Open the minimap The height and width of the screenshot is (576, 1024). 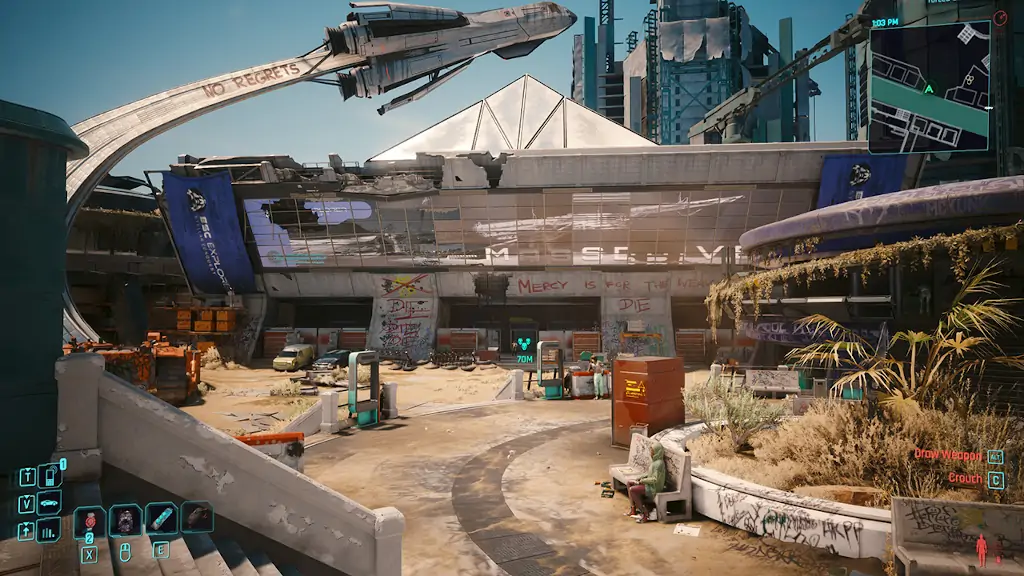click(929, 87)
